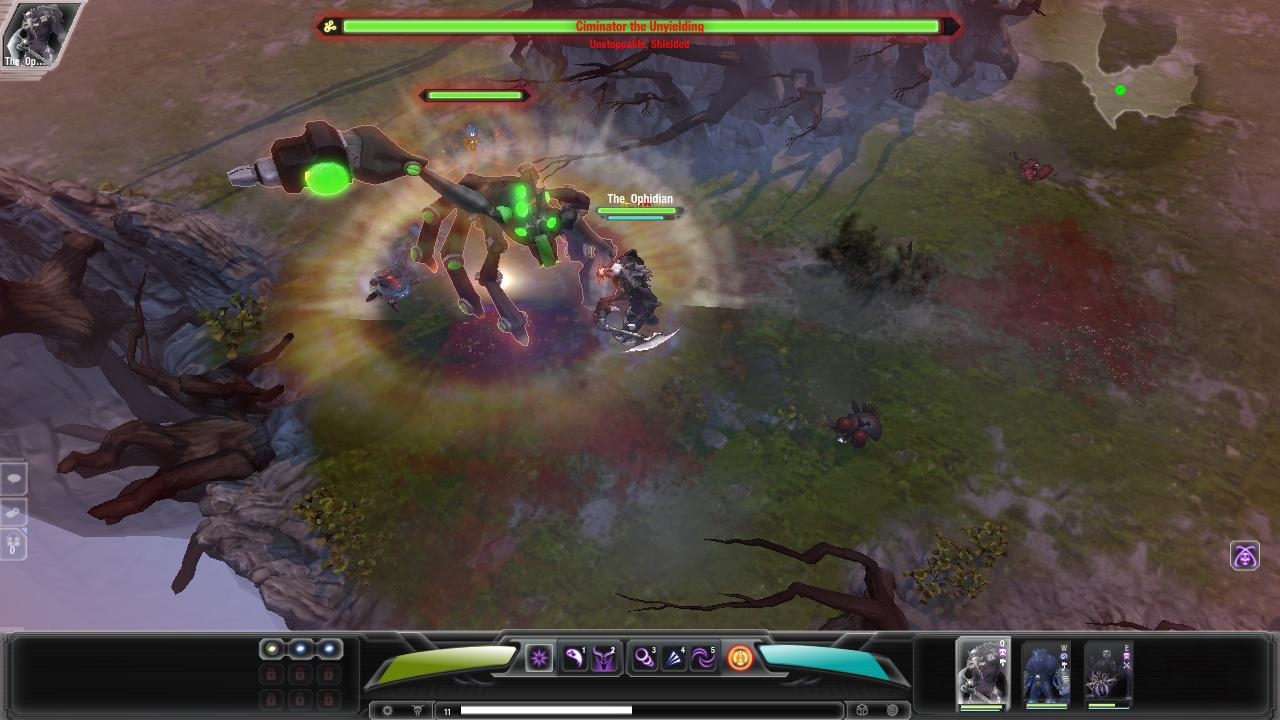Click The_Ophidian player portrait

(x=27, y=35)
